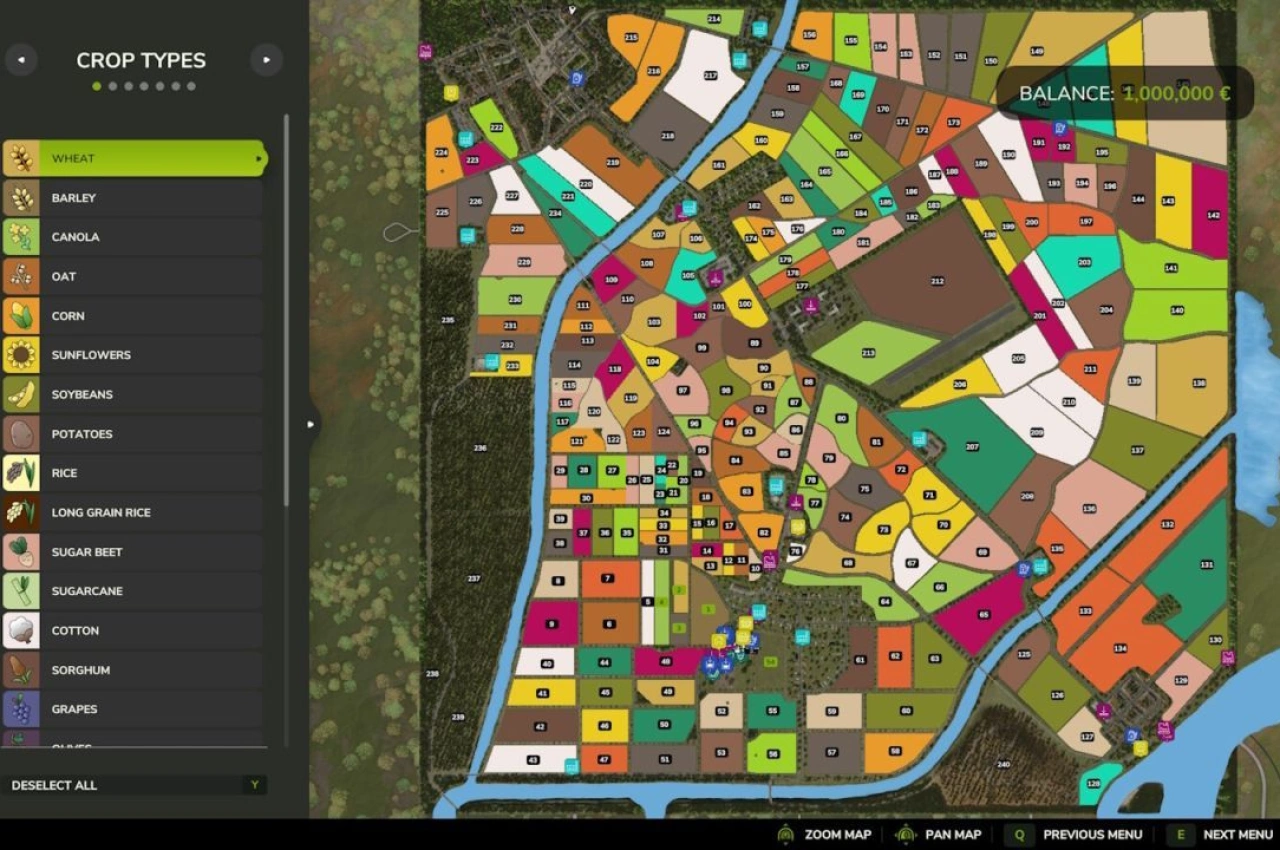1280x850 pixels.
Task: Click the Corn cob icon in the sidebar
Action: [20, 316]
